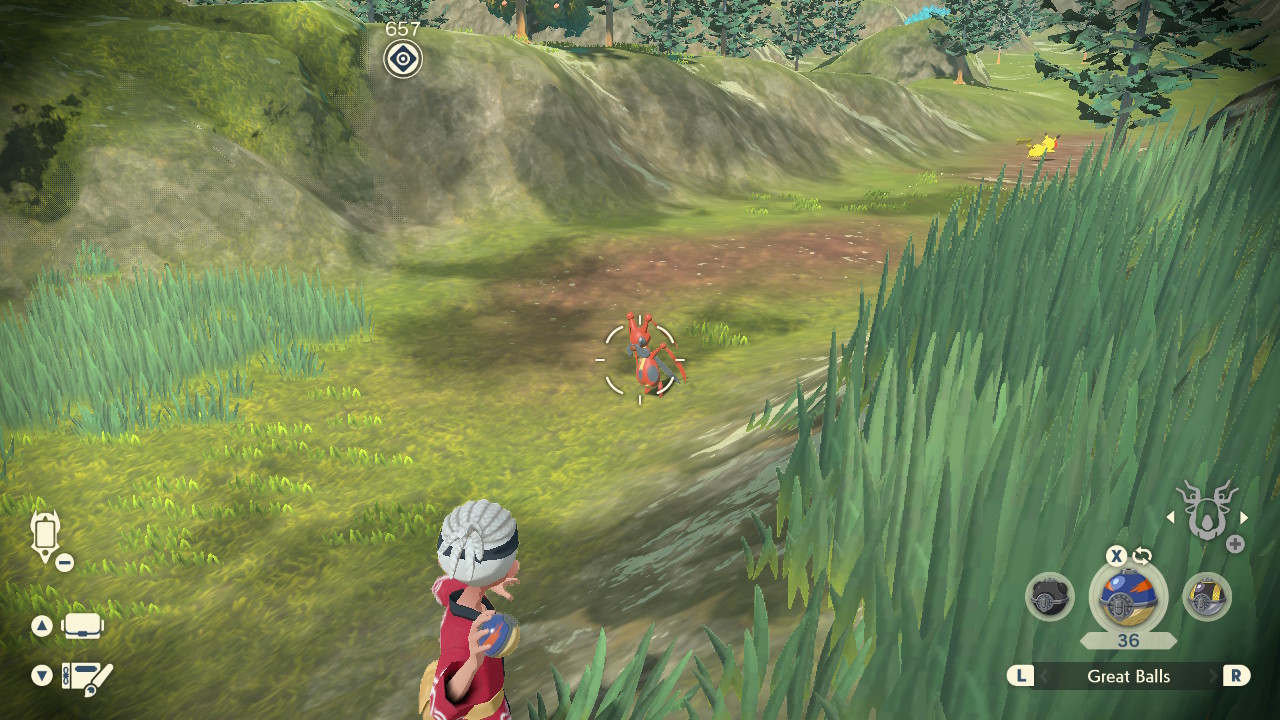
Task: Click the Great Balls item name bar
Action: pos(1128,676)
